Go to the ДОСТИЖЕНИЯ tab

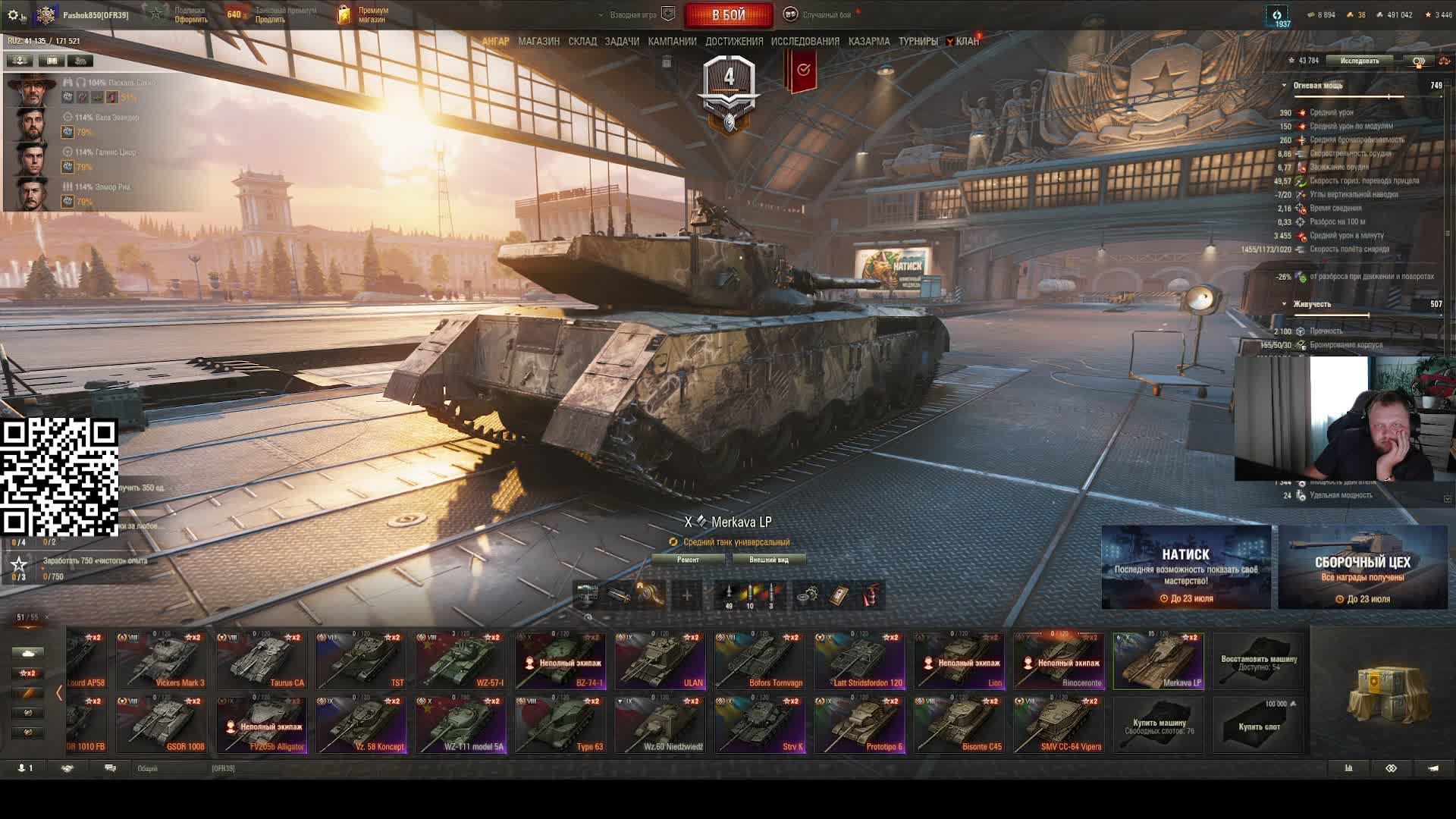click(x=734, y=42)
